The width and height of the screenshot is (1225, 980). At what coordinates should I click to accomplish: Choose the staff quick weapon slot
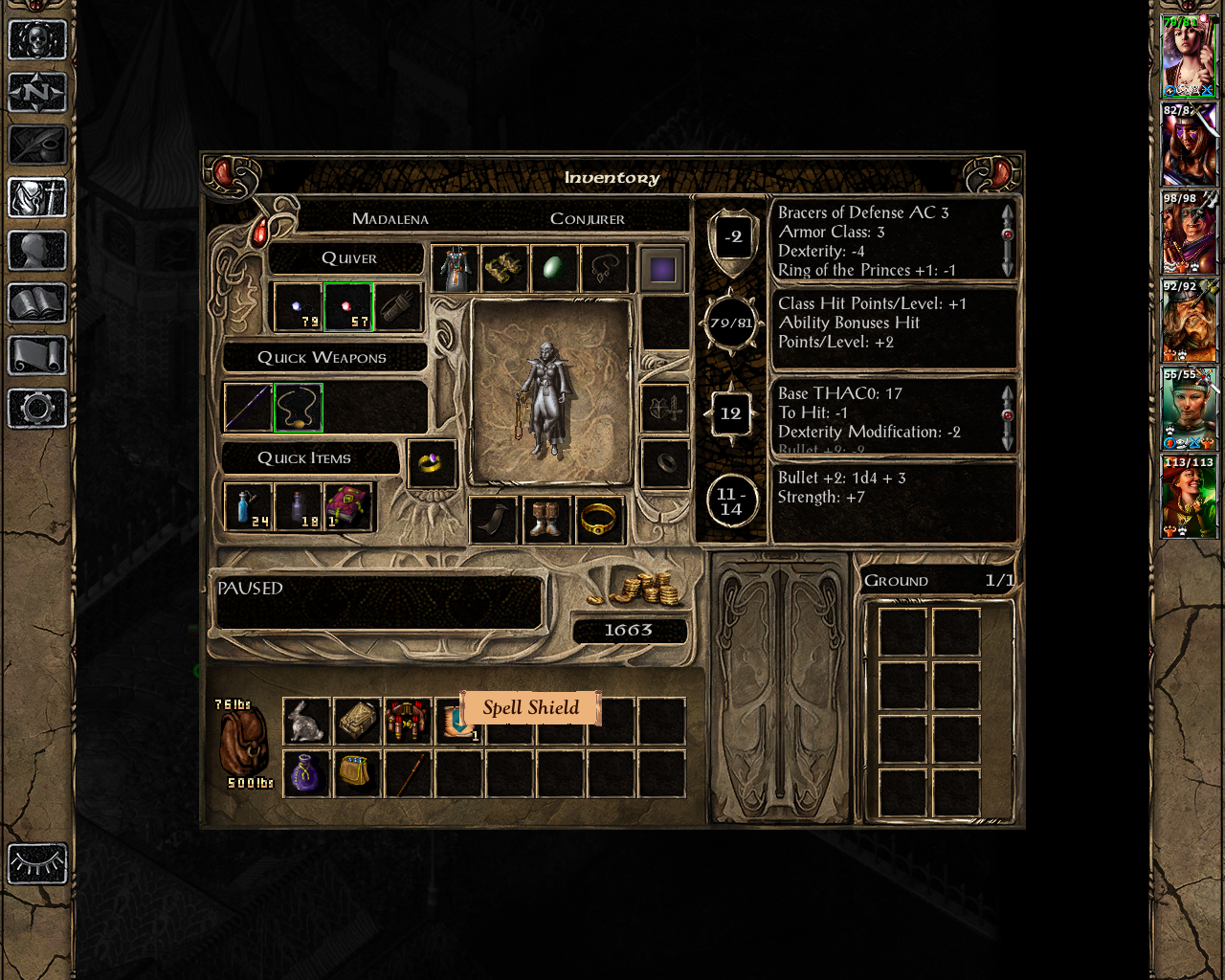point(248,407)
